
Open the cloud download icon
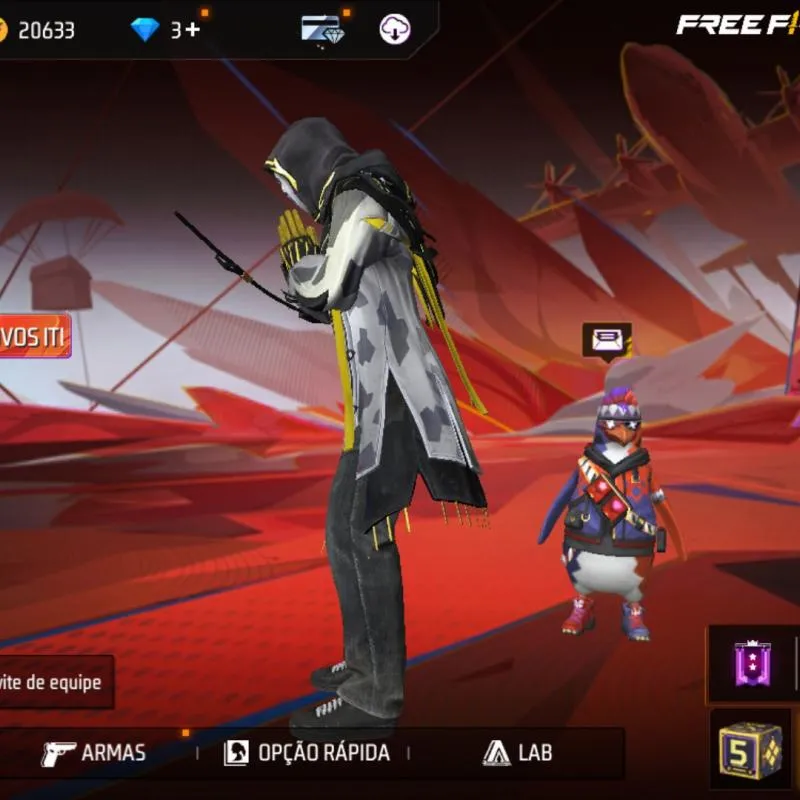395,29
